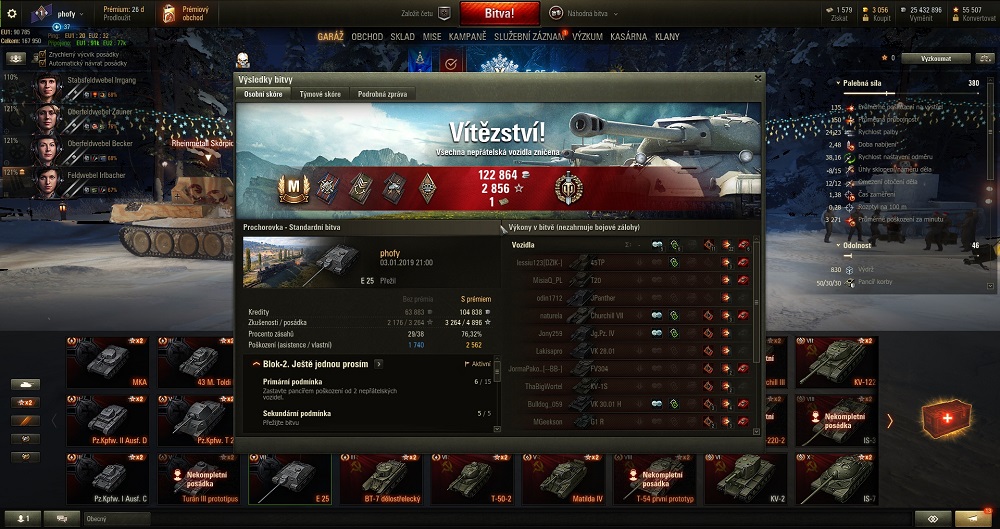
Task: Open the KASÁRNA barracks menu
Action: 629,37
